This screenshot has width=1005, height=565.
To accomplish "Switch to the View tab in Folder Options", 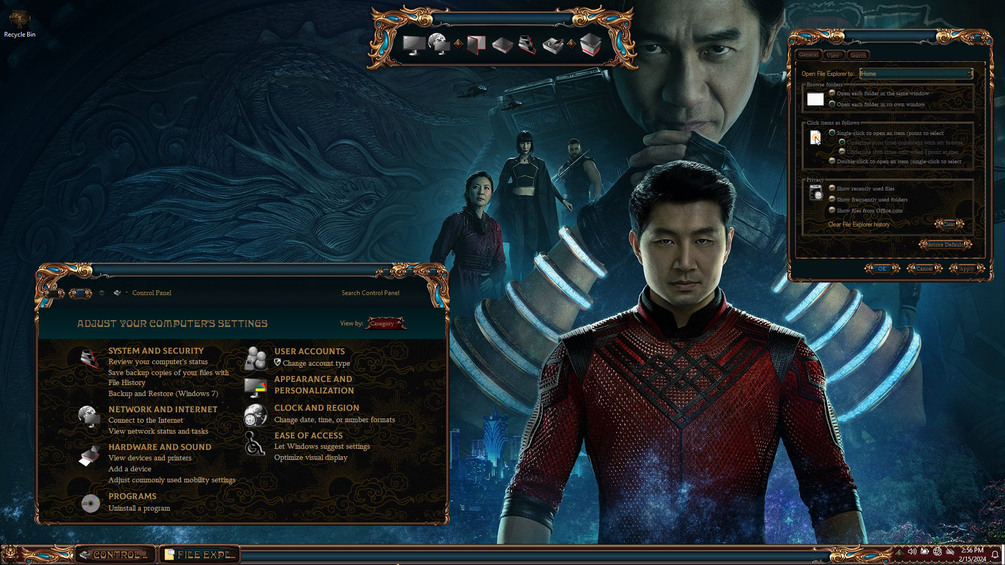I will click(833, 55).
